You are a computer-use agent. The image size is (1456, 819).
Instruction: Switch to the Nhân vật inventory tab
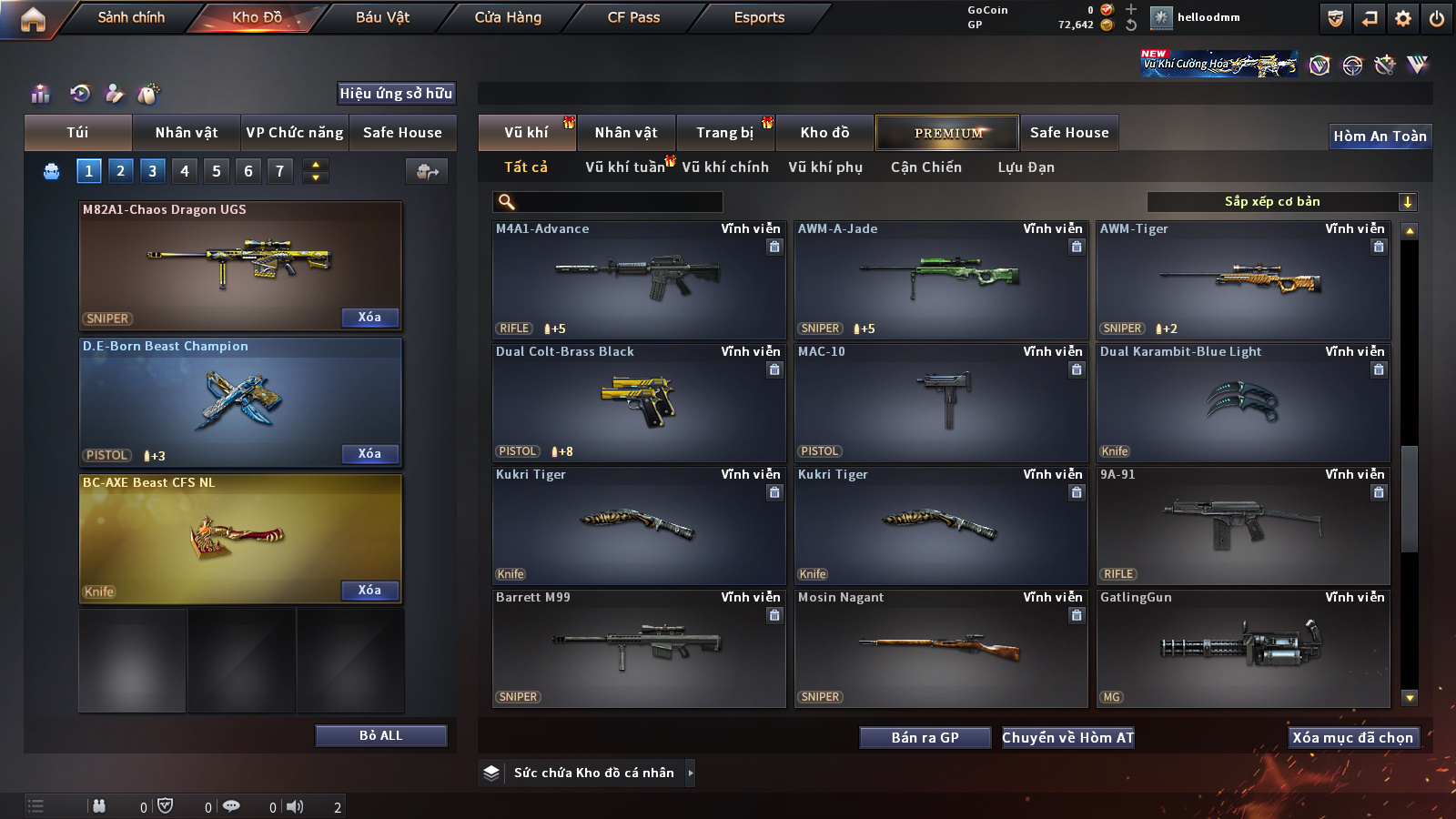pyautogui.click(x=626, y=133)
